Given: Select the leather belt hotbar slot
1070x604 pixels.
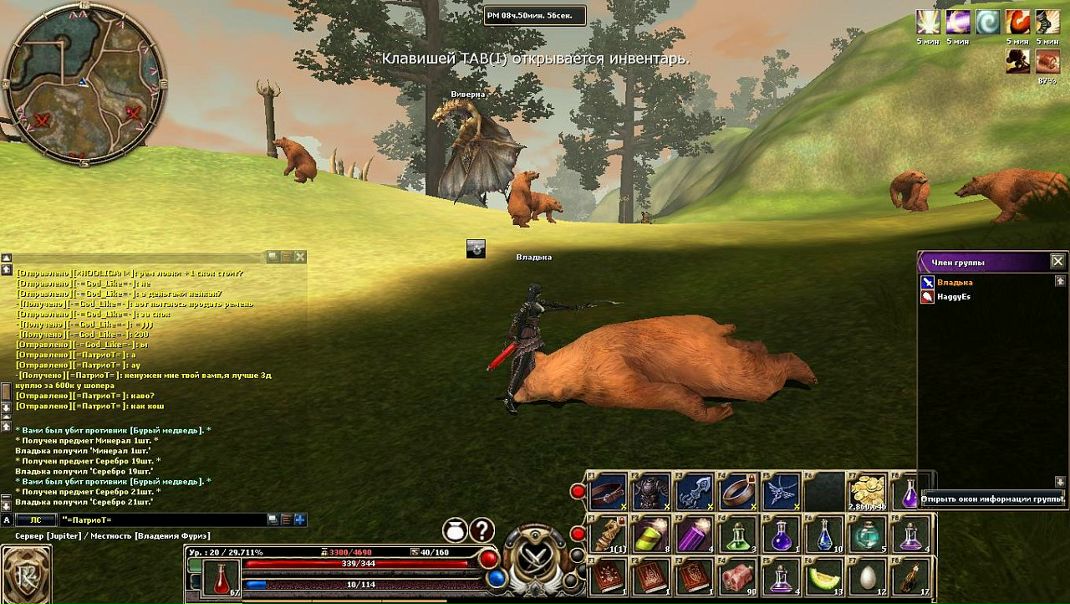Looking at the screenshot, I should tap(607, 491).
